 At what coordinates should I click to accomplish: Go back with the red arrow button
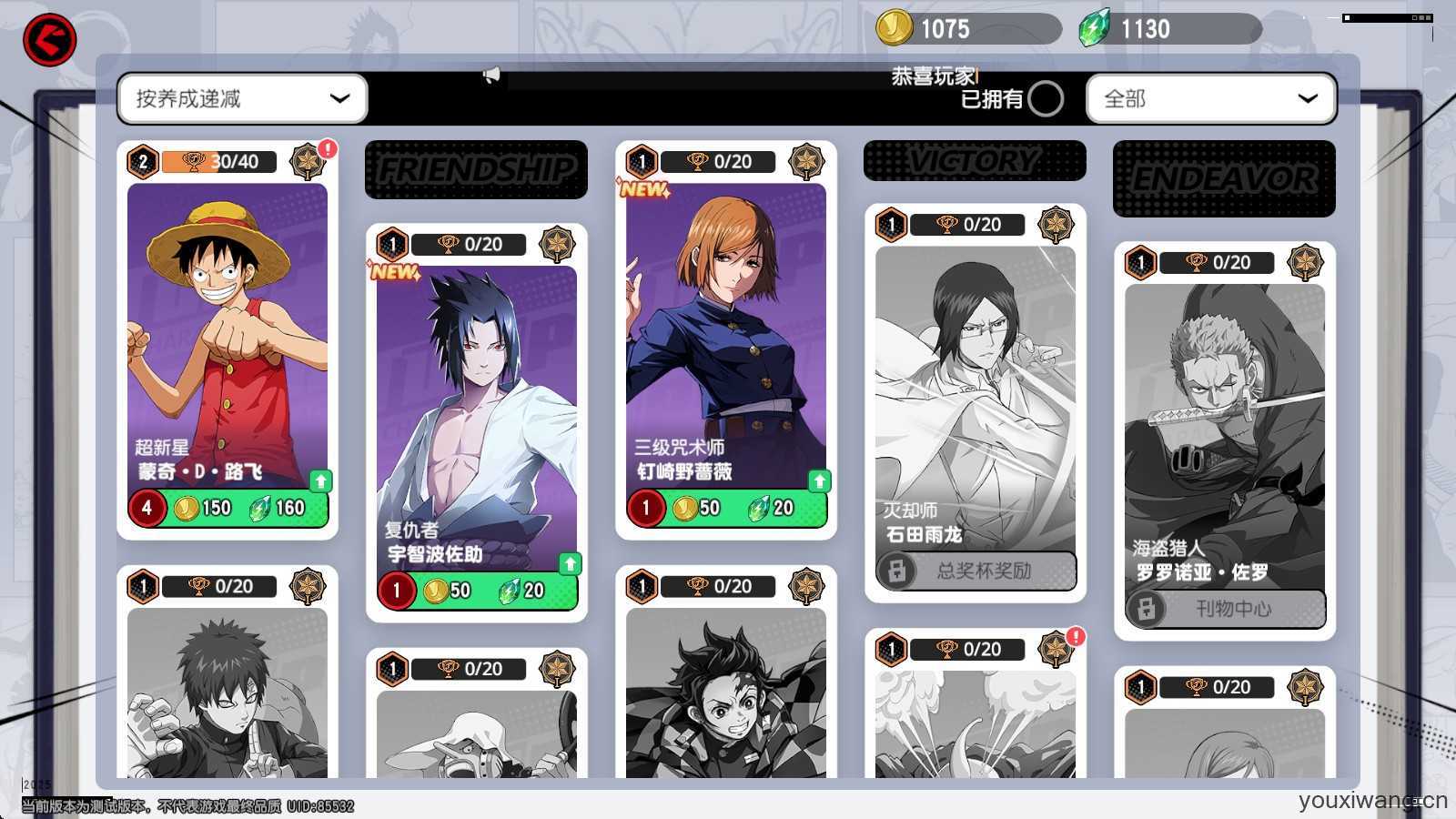pos(49,40)
